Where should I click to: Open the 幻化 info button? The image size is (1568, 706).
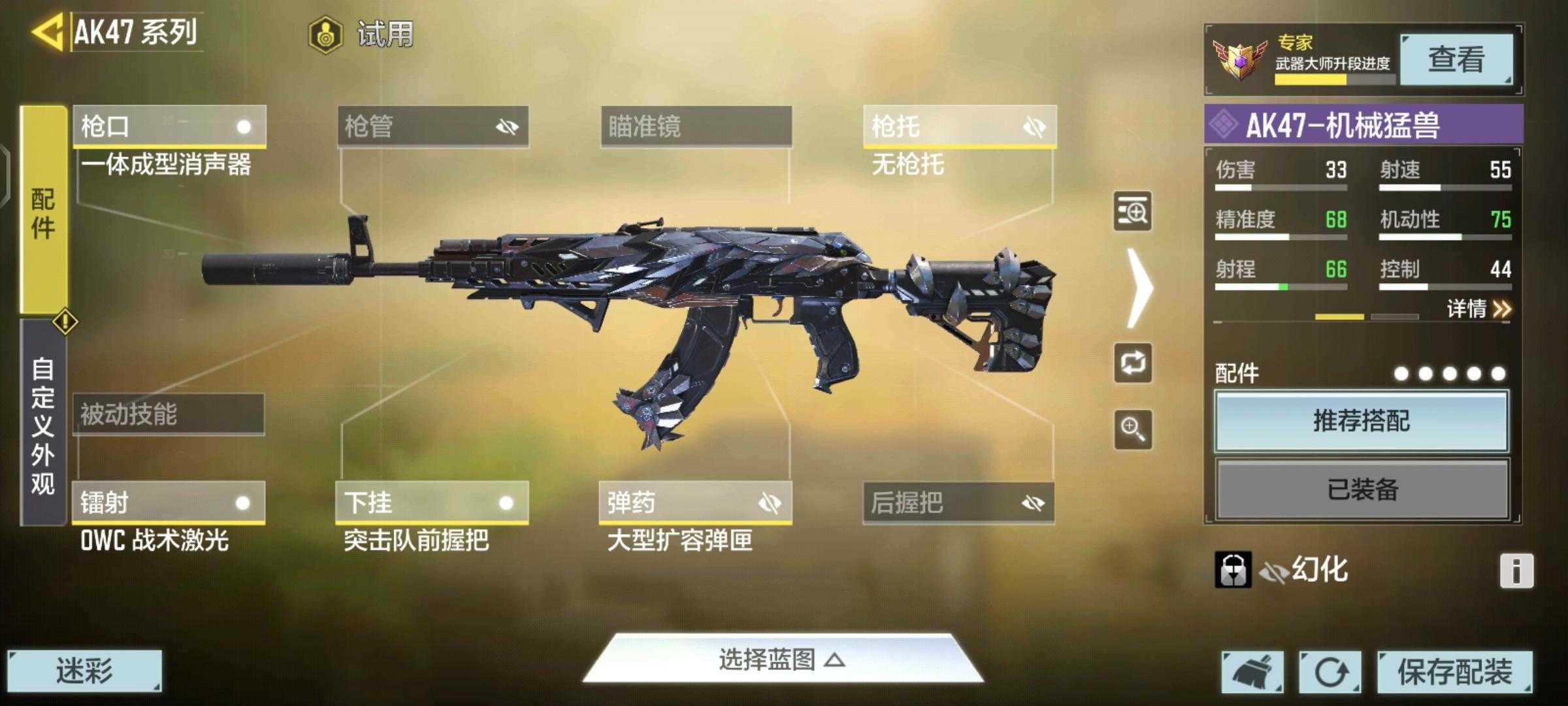pos(1516,571)
